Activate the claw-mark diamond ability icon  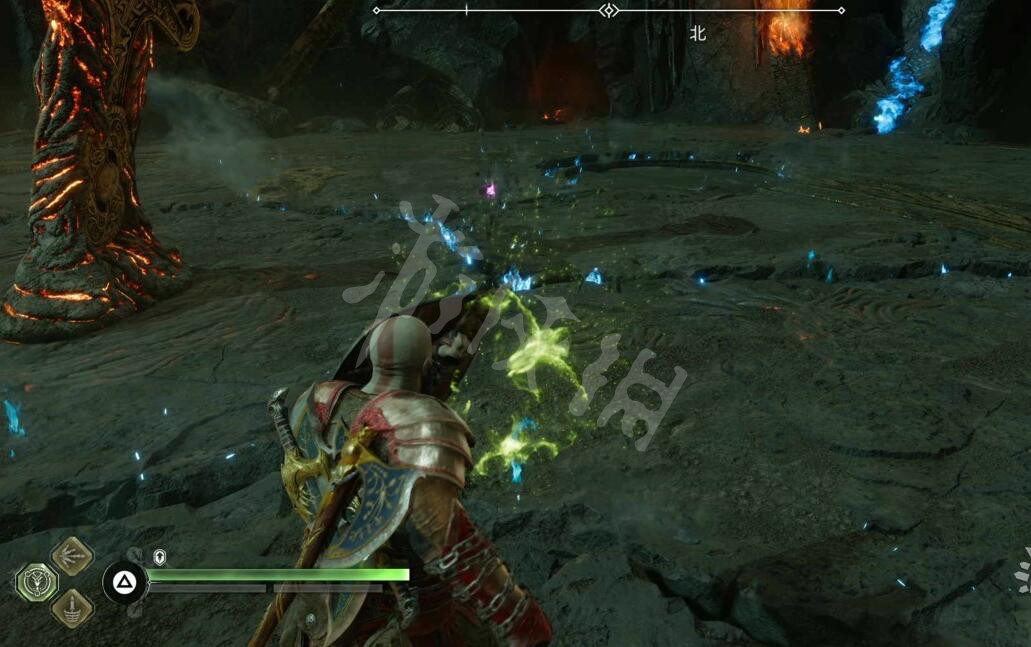click(x=72, y=556)
